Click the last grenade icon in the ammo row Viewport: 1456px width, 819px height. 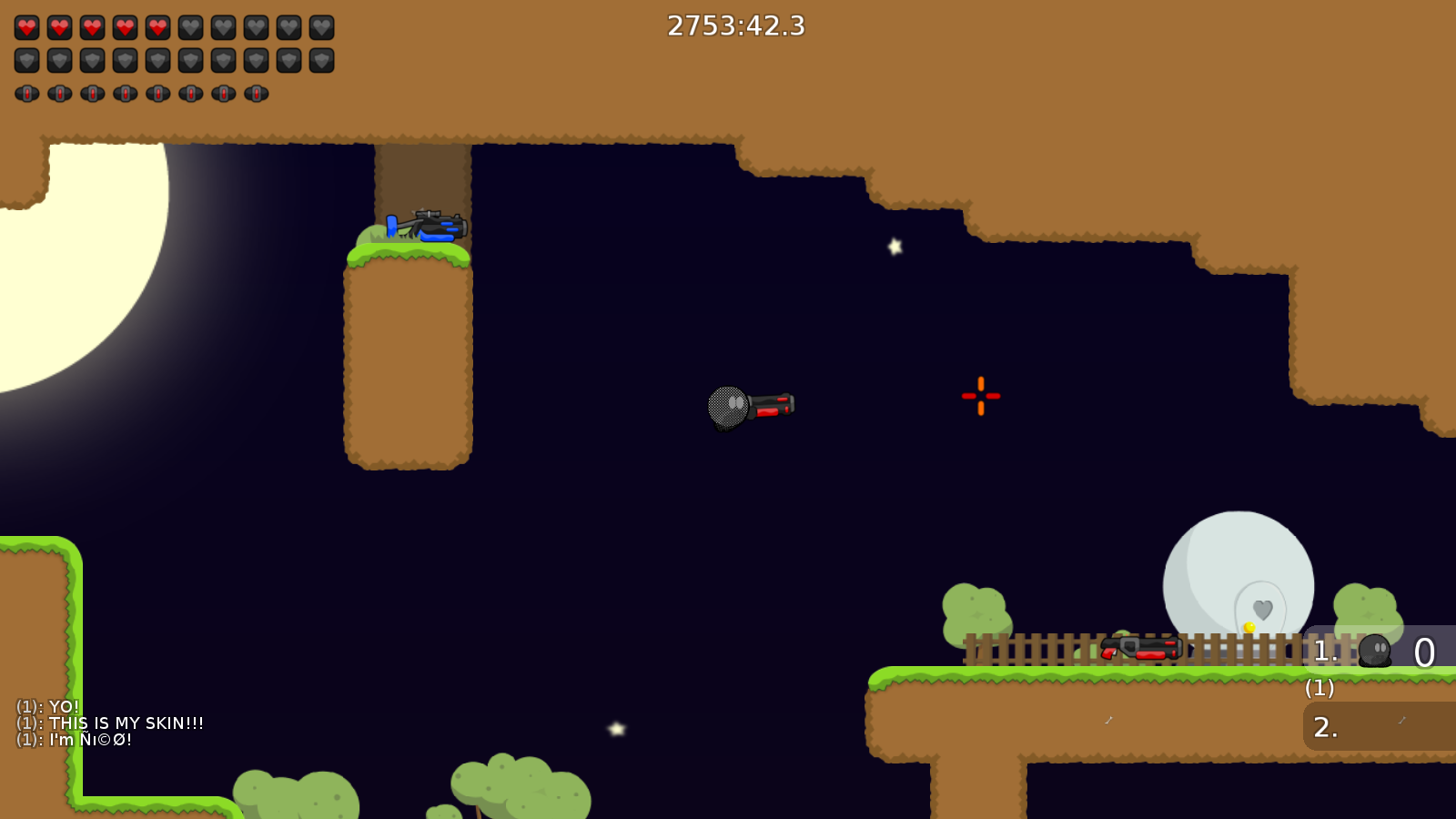coord(256,92)
